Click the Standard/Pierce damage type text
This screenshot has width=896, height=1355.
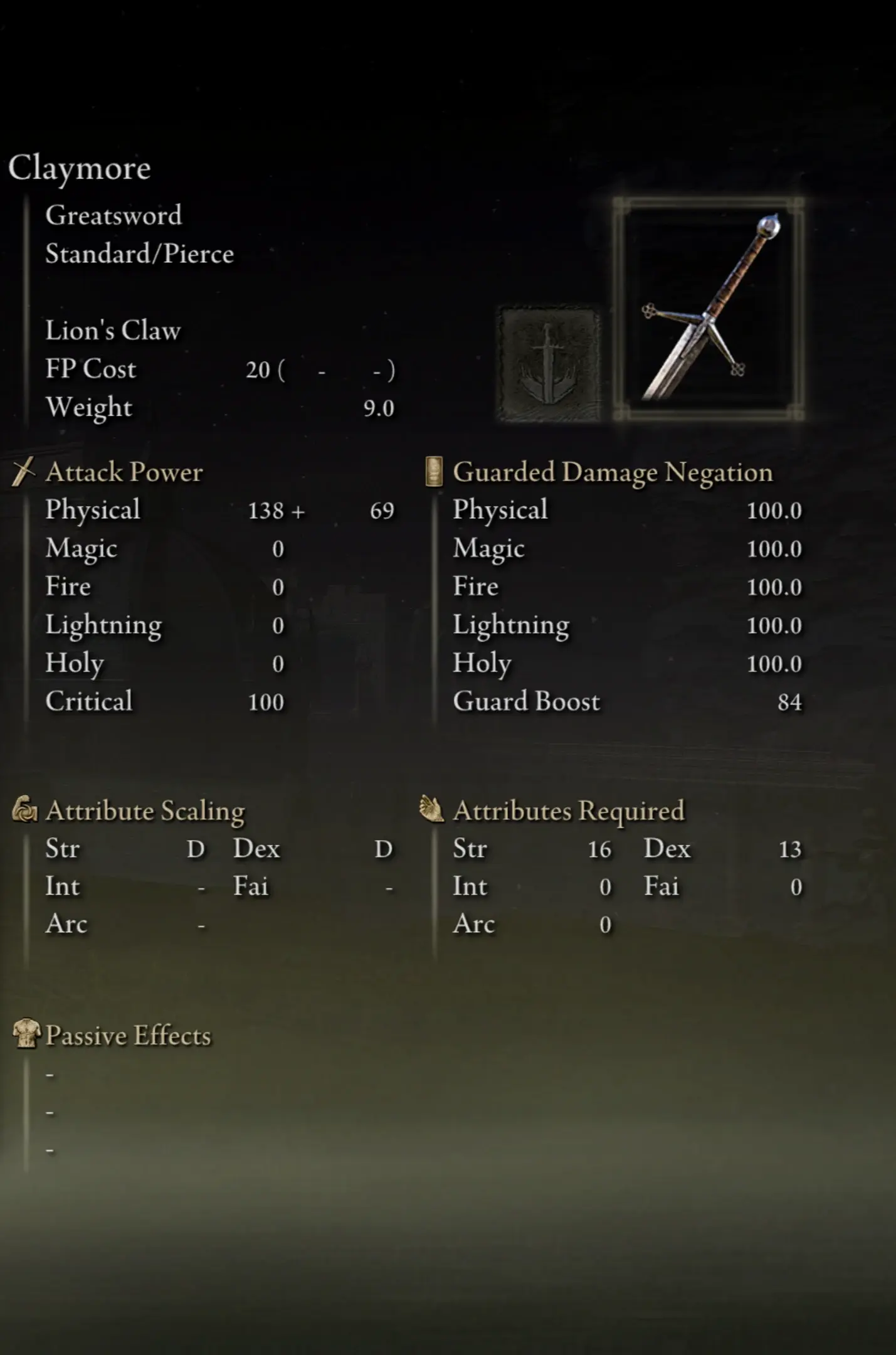[139, 253]
